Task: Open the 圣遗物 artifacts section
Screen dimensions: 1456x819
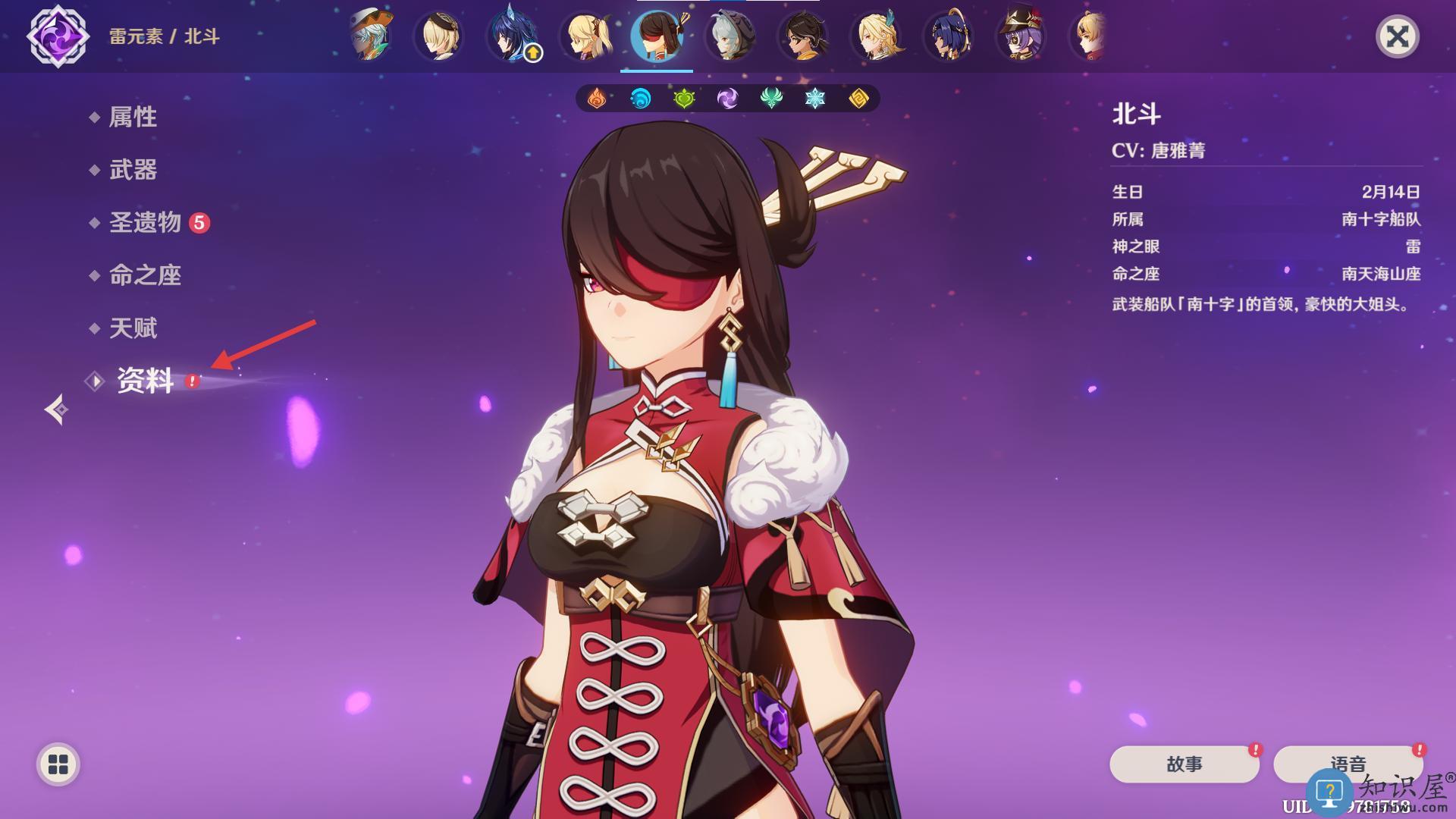Action: point(145,222)
